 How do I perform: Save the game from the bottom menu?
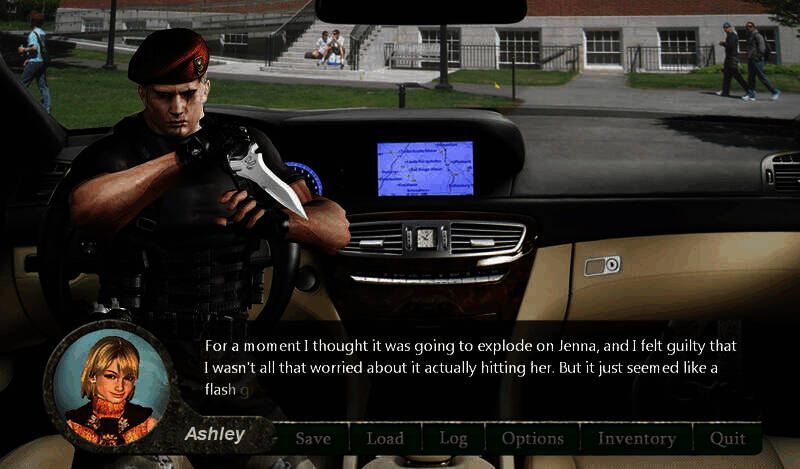pos(313,438)
